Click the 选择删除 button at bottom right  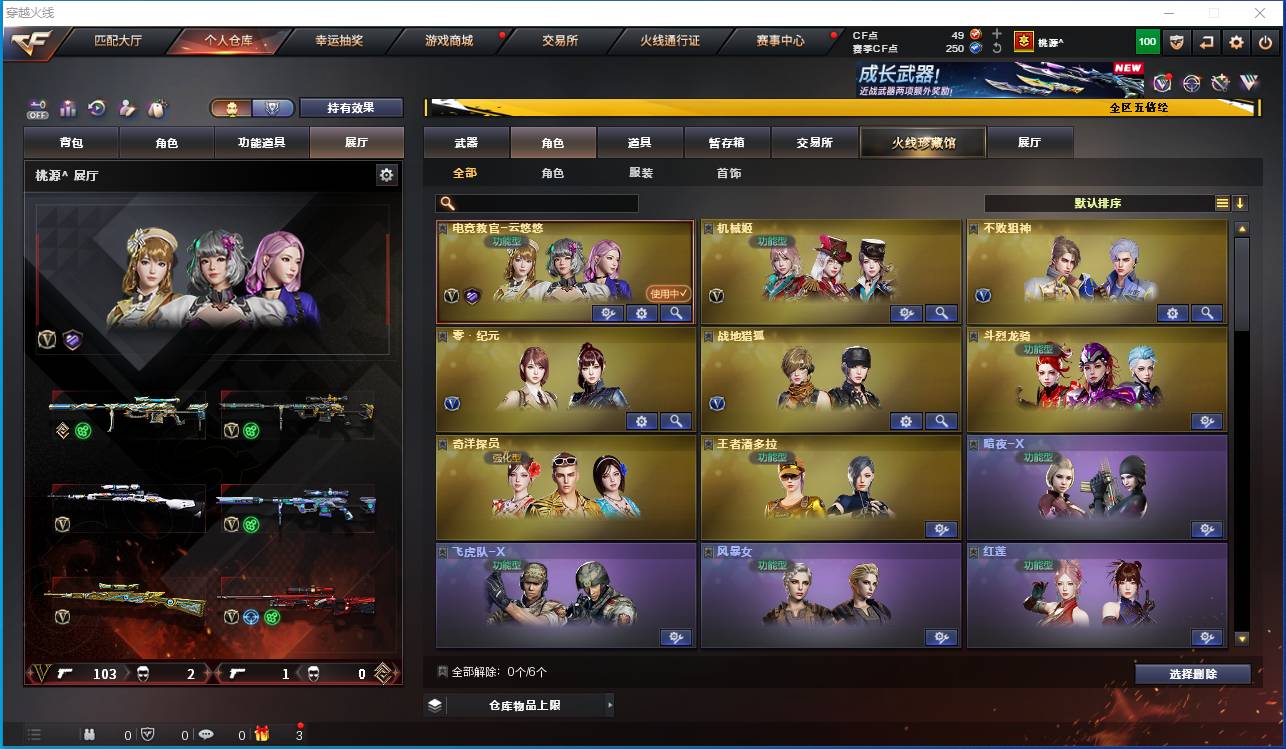coord(1192,673)
